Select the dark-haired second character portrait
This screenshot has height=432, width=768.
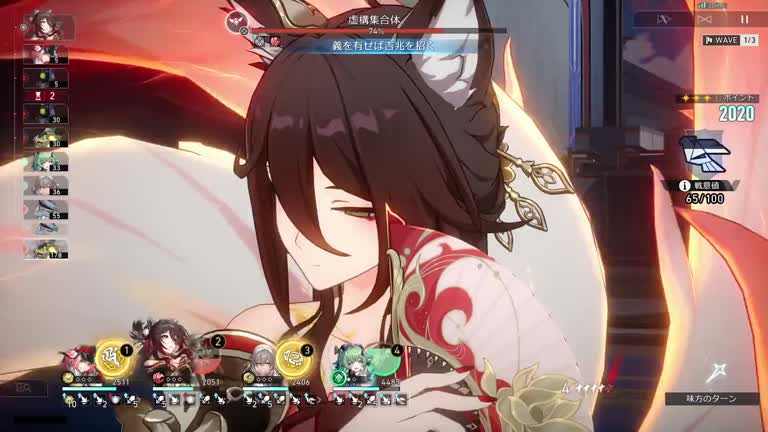165,348
